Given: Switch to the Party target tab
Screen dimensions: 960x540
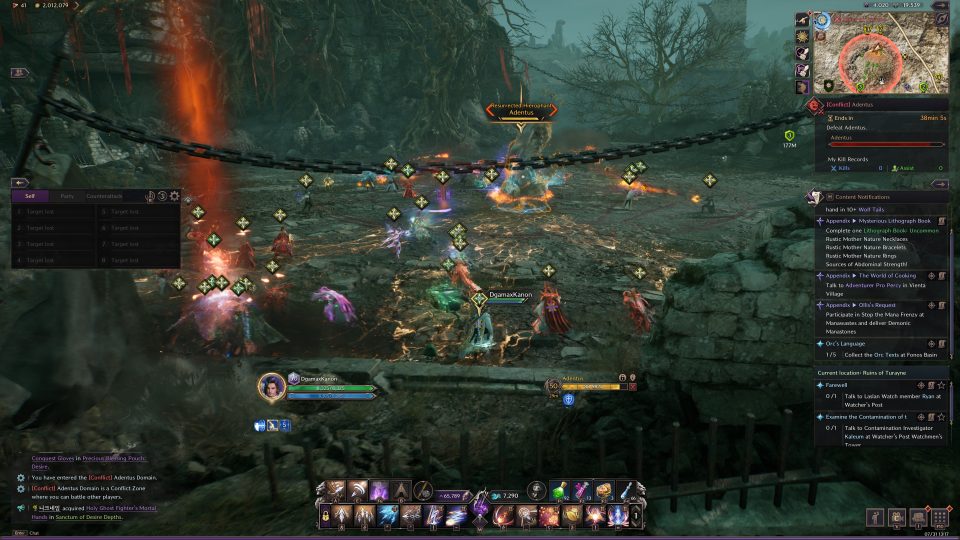Looking at the screenshot, I should (x=67, y=196).
